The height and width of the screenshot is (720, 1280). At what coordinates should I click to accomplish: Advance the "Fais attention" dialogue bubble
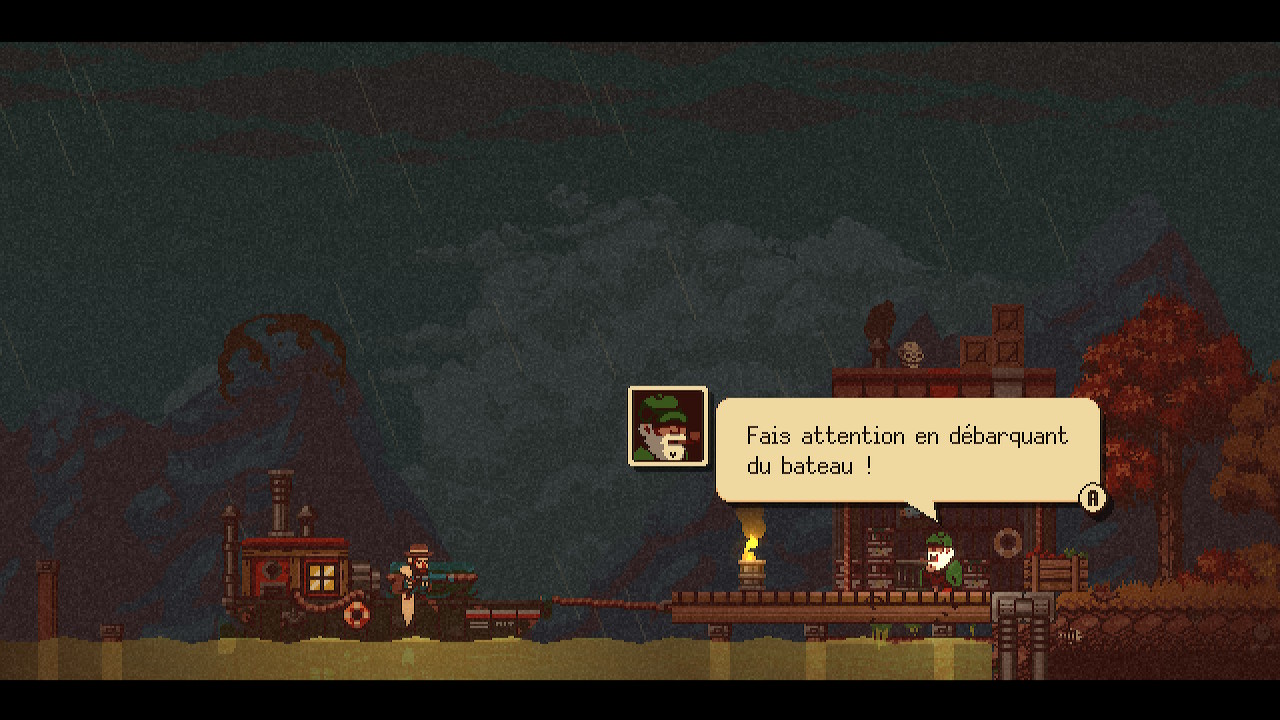coord(1092,498)
